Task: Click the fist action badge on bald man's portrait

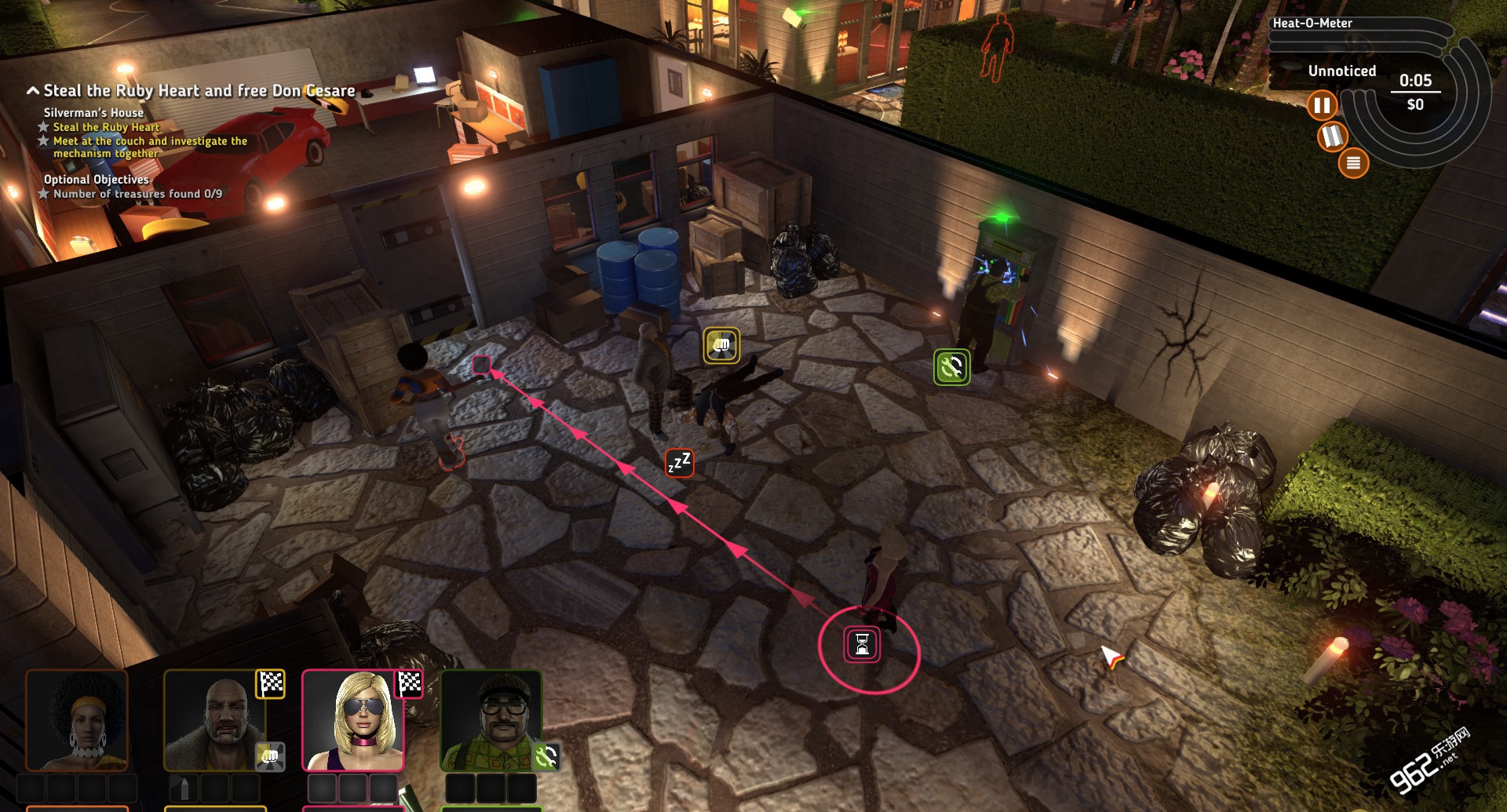Action: point(269,756)
